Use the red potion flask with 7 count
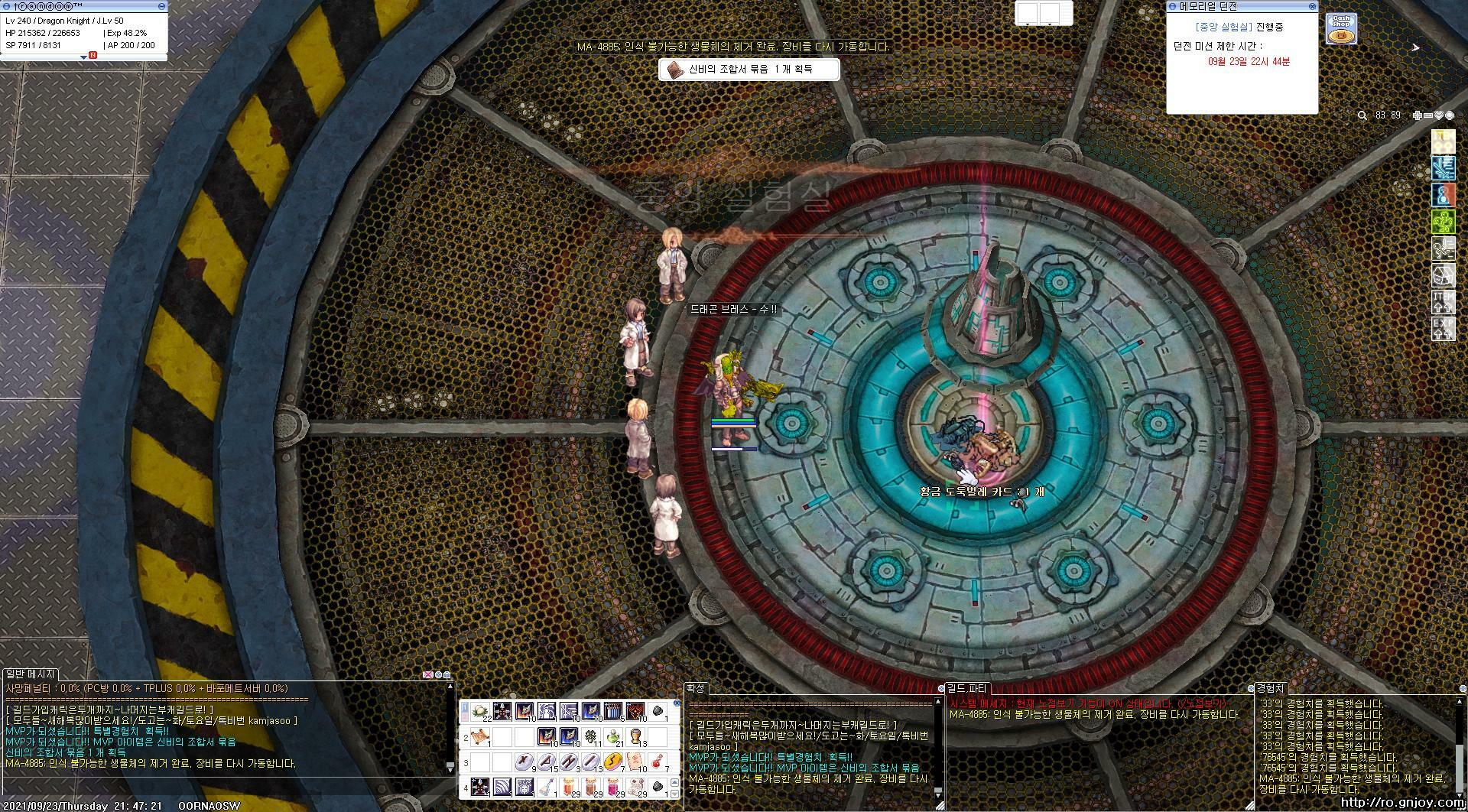1468x812 pixels. pos(656,762)
